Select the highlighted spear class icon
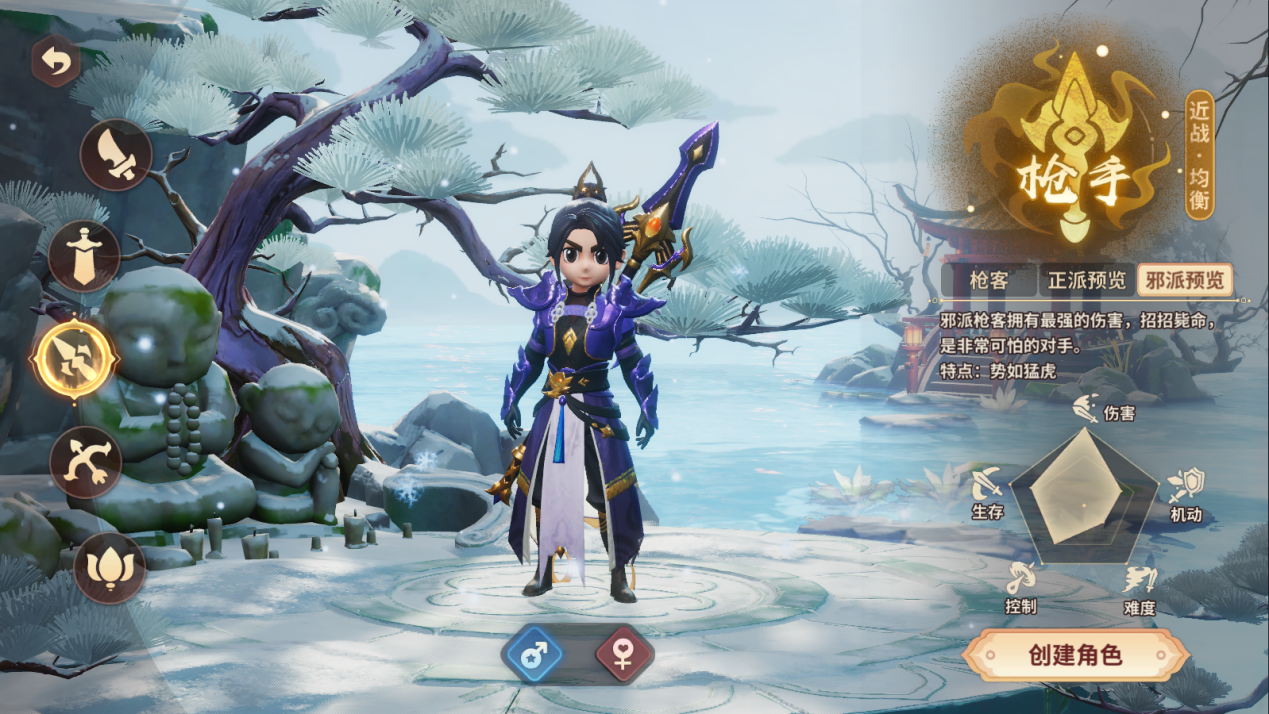The width and height of the screenshot is (1269, 714). [x=75, y=357]
